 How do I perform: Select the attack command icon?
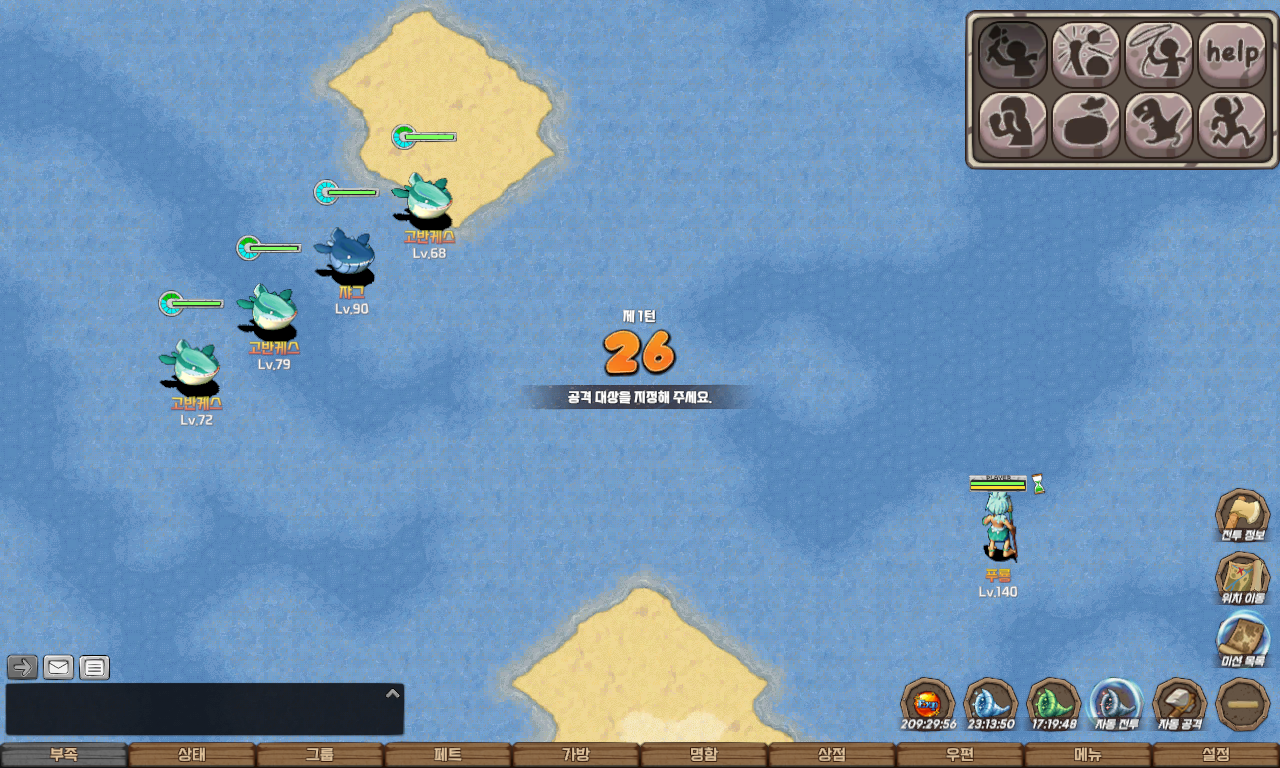pos(1012,54)
